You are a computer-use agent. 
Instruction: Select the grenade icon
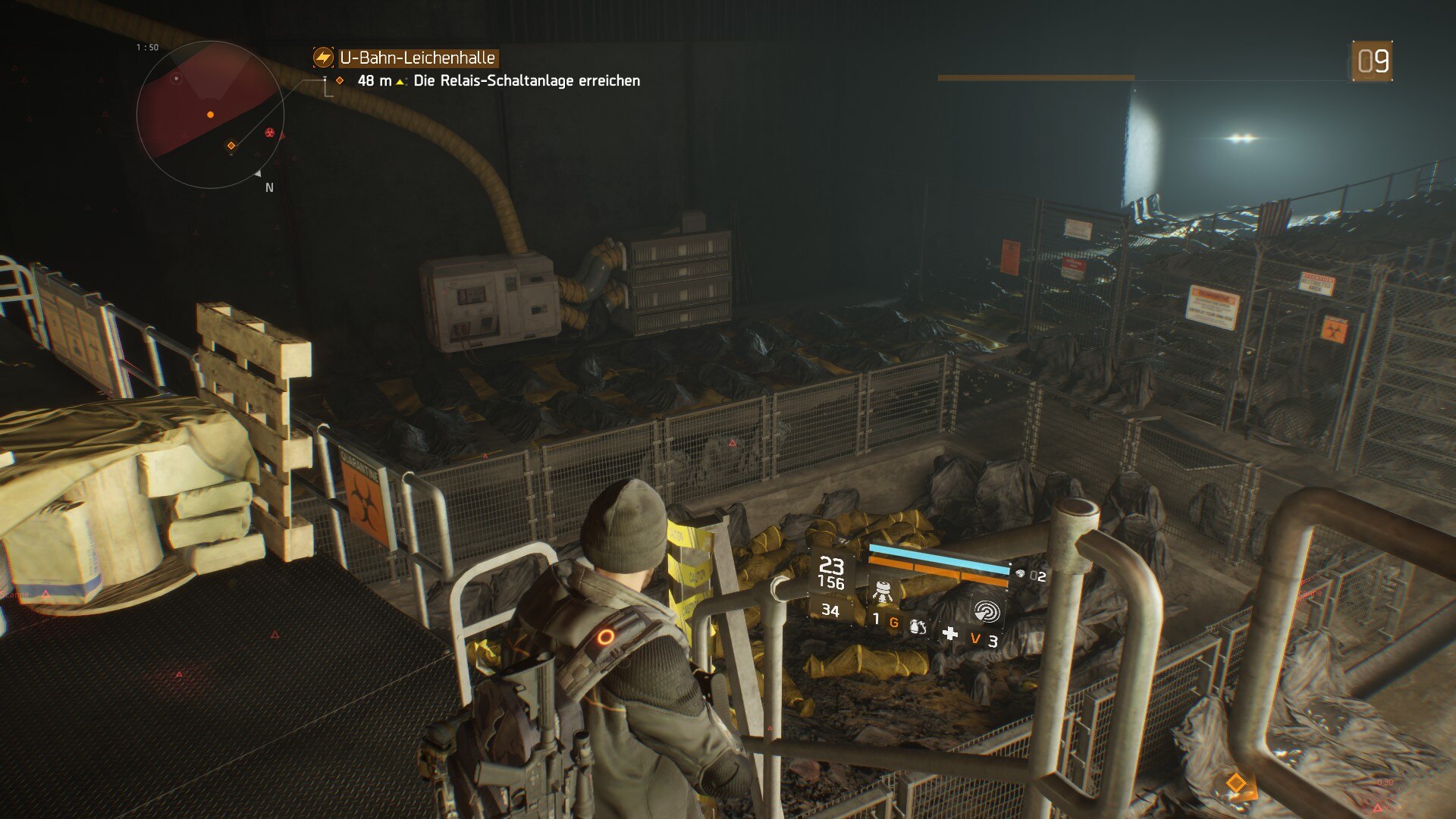click(x=917, y=626)
